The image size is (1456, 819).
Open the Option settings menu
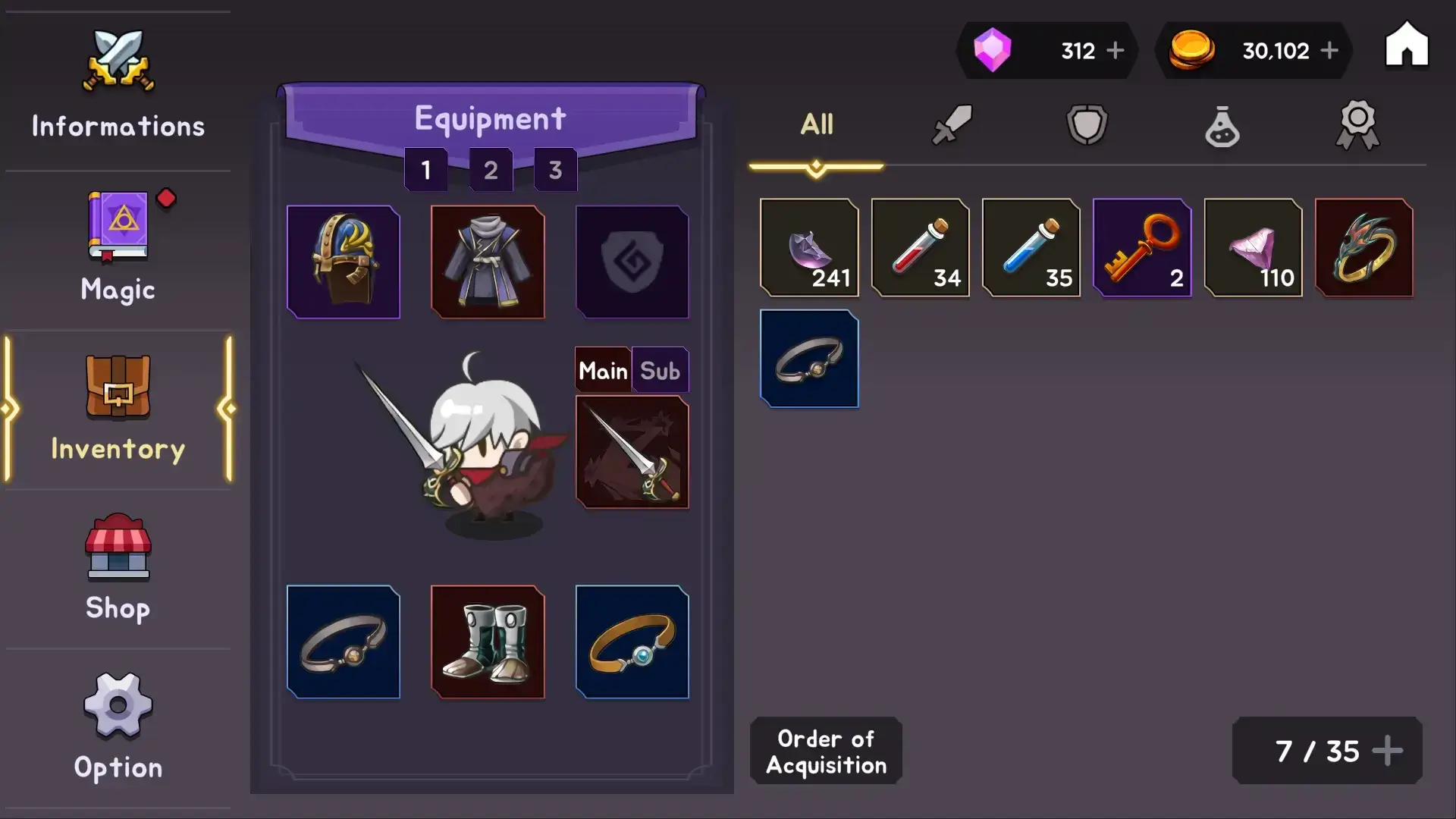pyautogui.click(x=118, y=726)
